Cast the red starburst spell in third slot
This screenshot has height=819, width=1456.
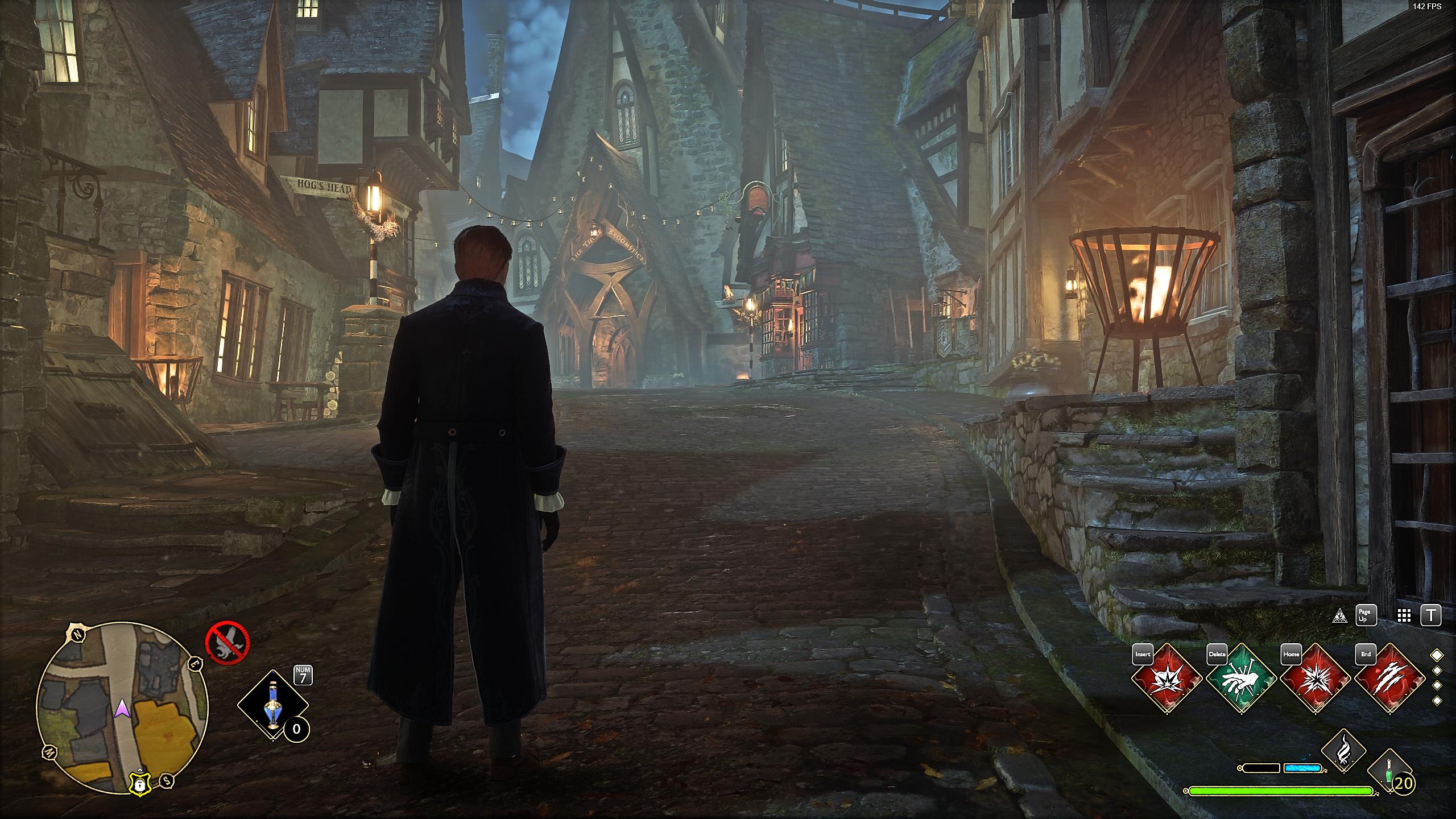pos(1315,679)
